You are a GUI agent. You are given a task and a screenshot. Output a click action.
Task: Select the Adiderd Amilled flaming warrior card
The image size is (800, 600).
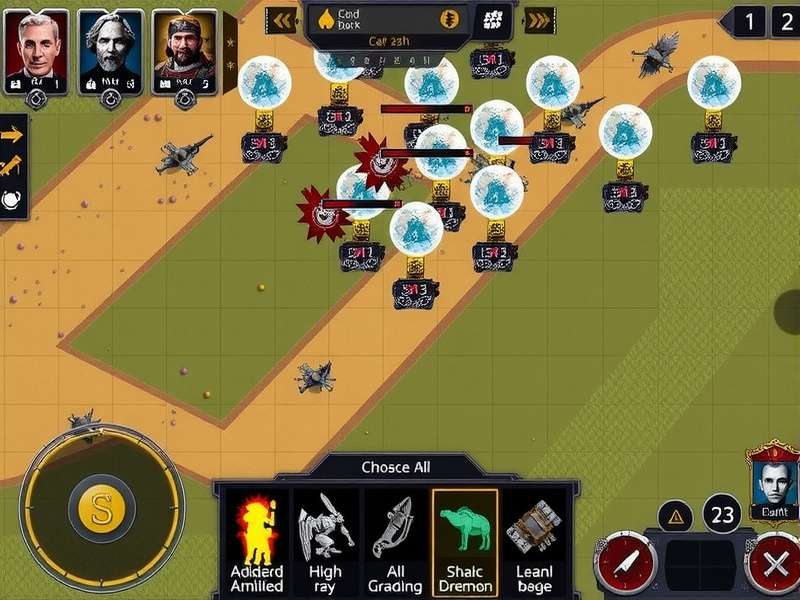[256, 540]
